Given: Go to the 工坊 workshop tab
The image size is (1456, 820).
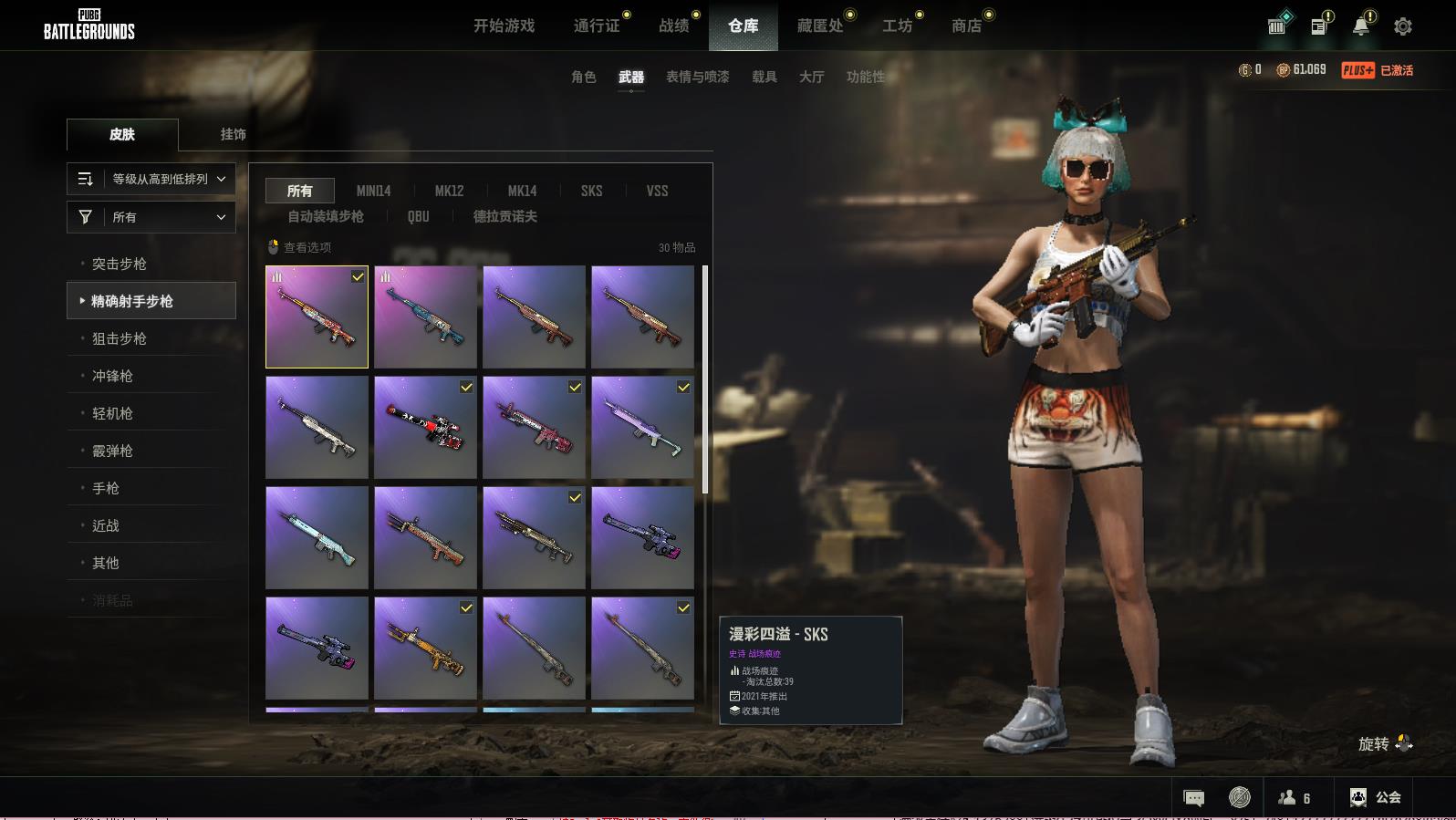Looking at the screenshot, I should 897,26.
